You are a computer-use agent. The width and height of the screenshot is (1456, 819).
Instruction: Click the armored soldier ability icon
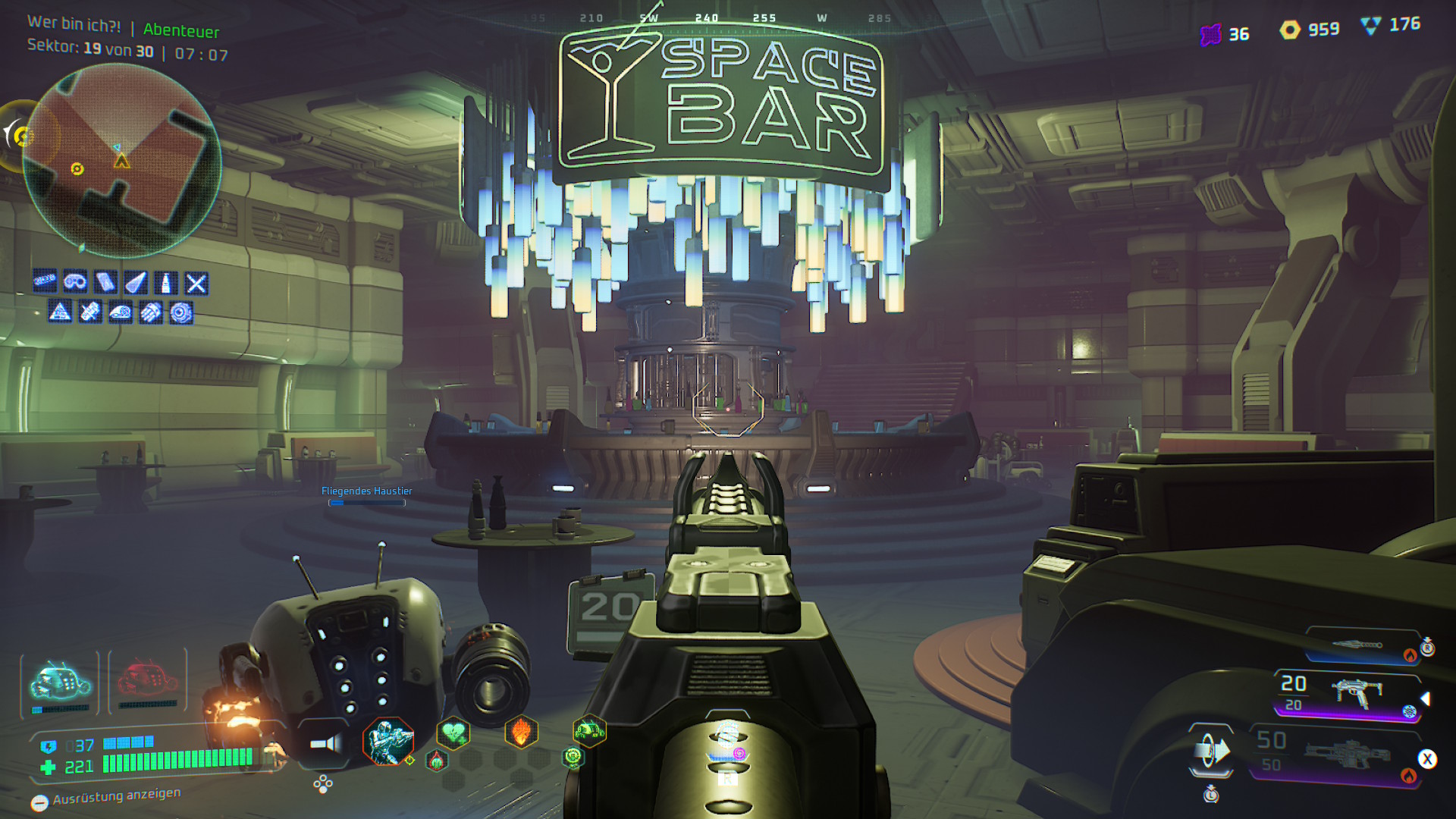coord(388,740)
